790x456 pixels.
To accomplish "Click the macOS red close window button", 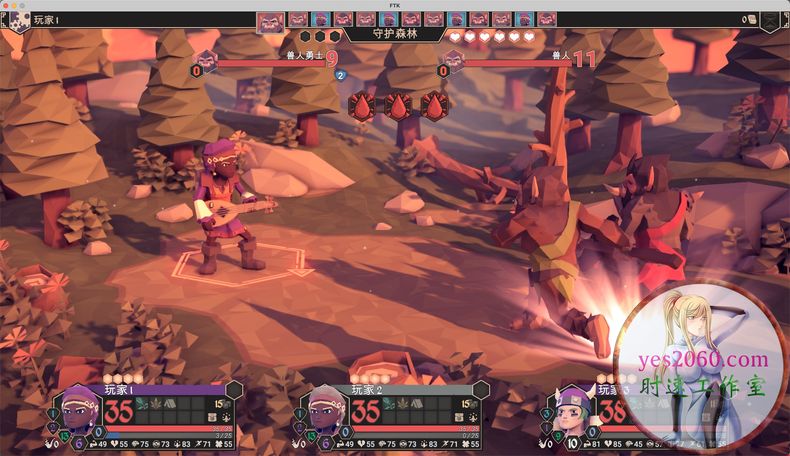I will [x=7, y=5].
